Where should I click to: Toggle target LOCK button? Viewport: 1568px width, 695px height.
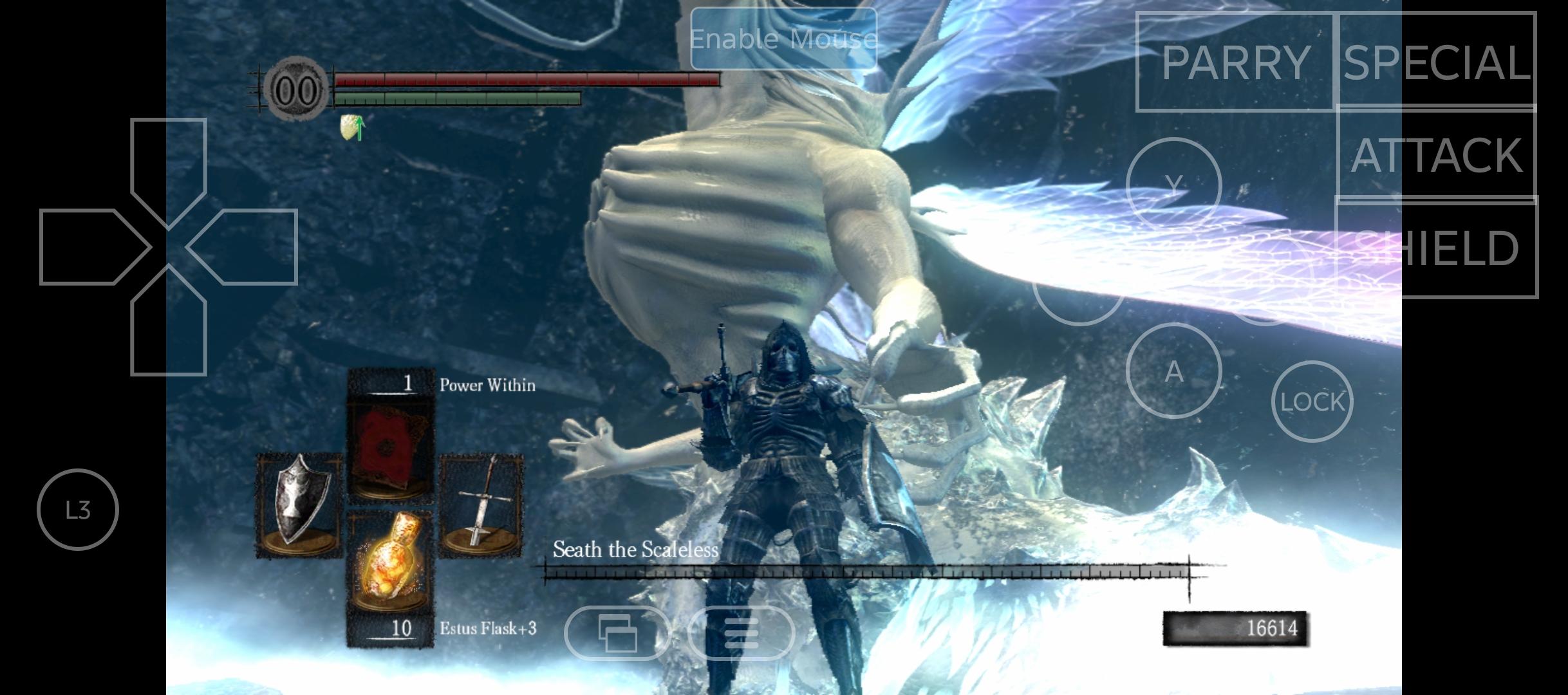(x=1312, y=402)
